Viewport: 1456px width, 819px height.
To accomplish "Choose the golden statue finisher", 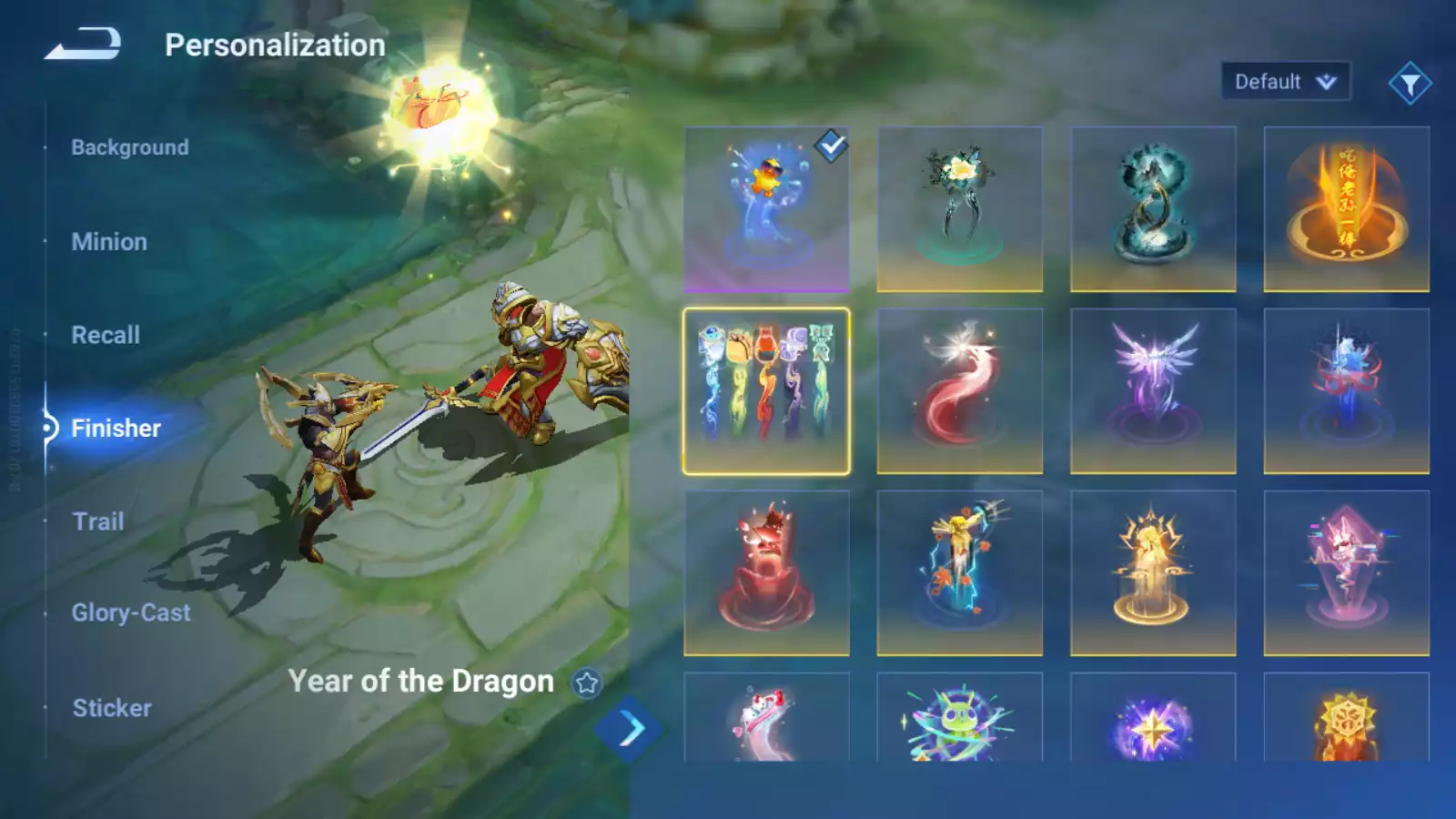I will [1153, 573].
